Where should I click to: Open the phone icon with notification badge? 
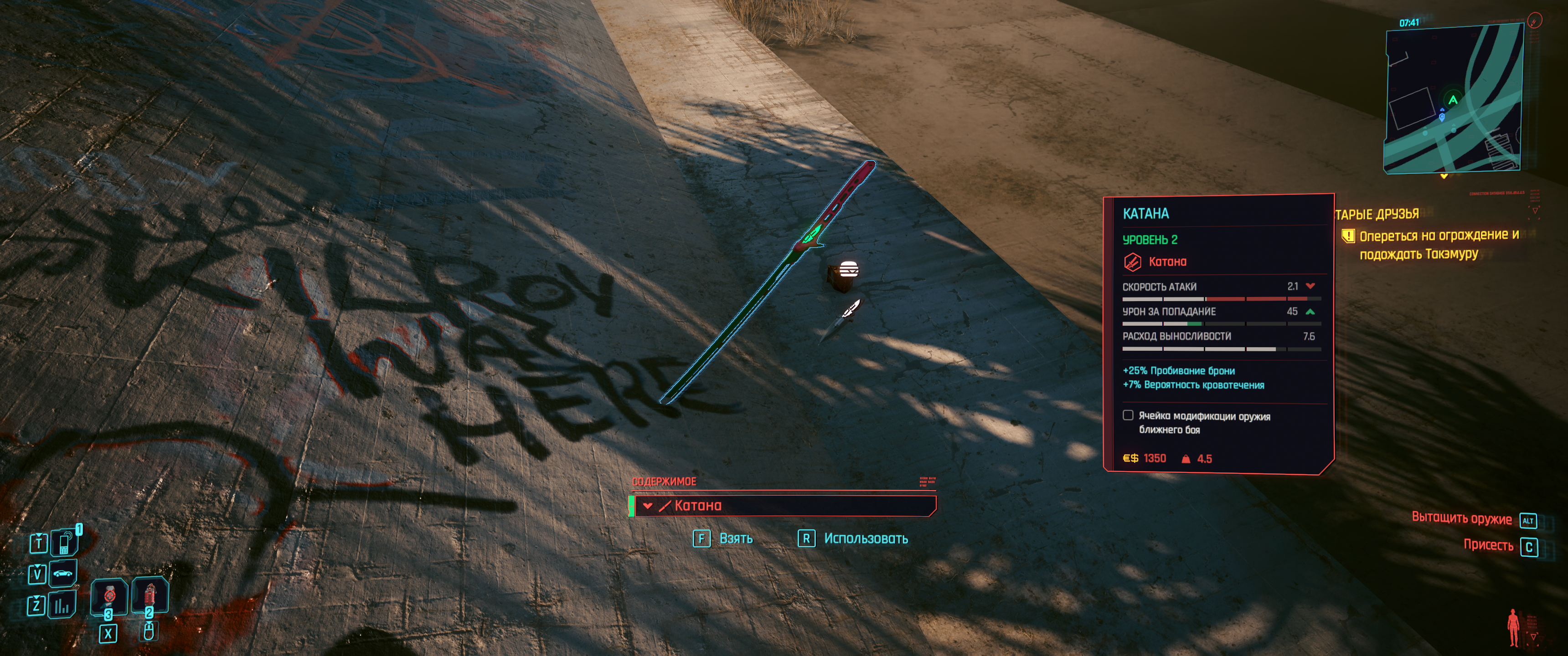pyautogui.click(x=63, y=542)
